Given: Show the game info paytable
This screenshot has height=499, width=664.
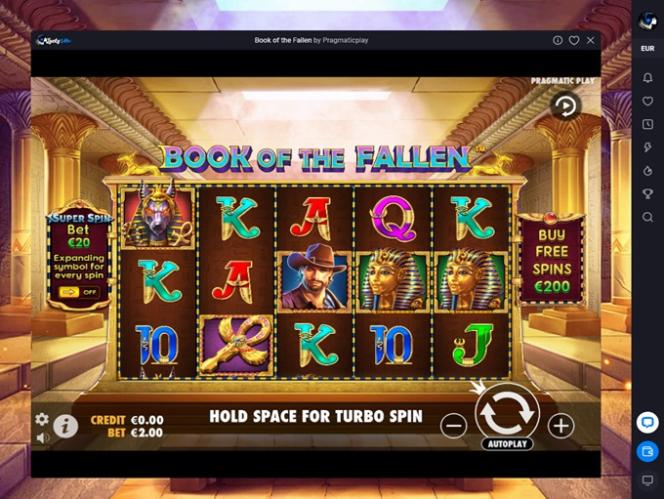Looking at the screenshot, I should (x=66, y=426).
